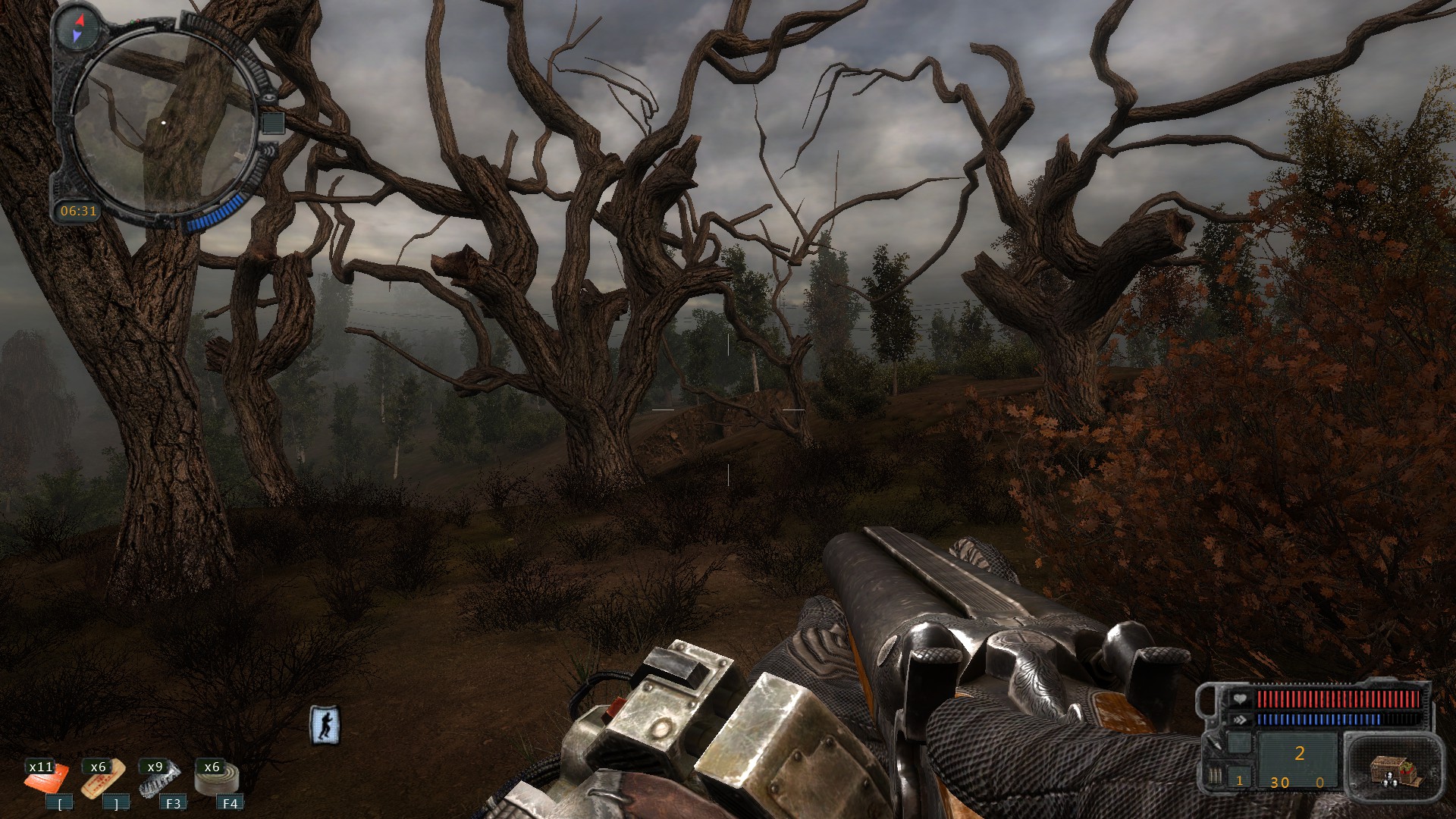
Task: Click the bullets fire-mode icon
Action: pos(1215,777)
